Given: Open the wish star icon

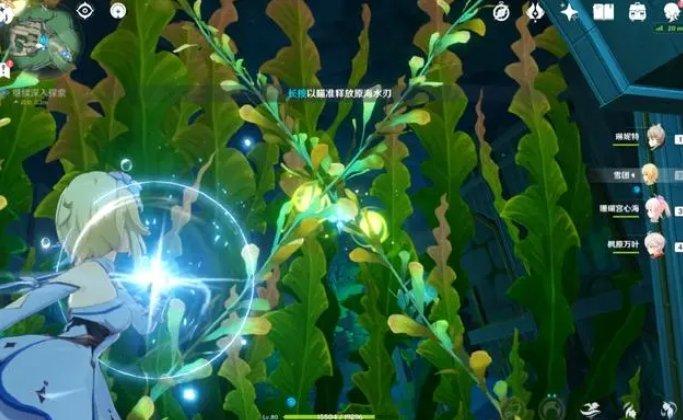Looking at the screenshot, I should (570, 12).
